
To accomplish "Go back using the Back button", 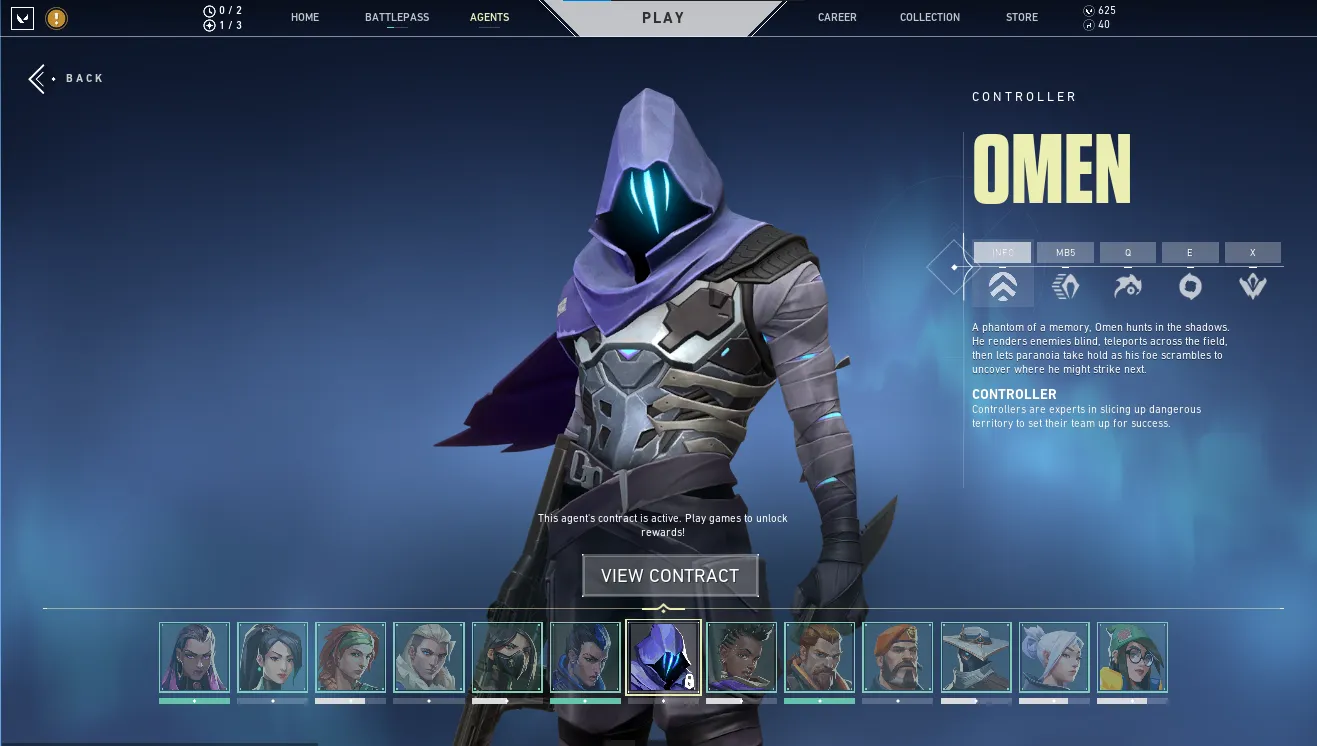I will (67, 78).
